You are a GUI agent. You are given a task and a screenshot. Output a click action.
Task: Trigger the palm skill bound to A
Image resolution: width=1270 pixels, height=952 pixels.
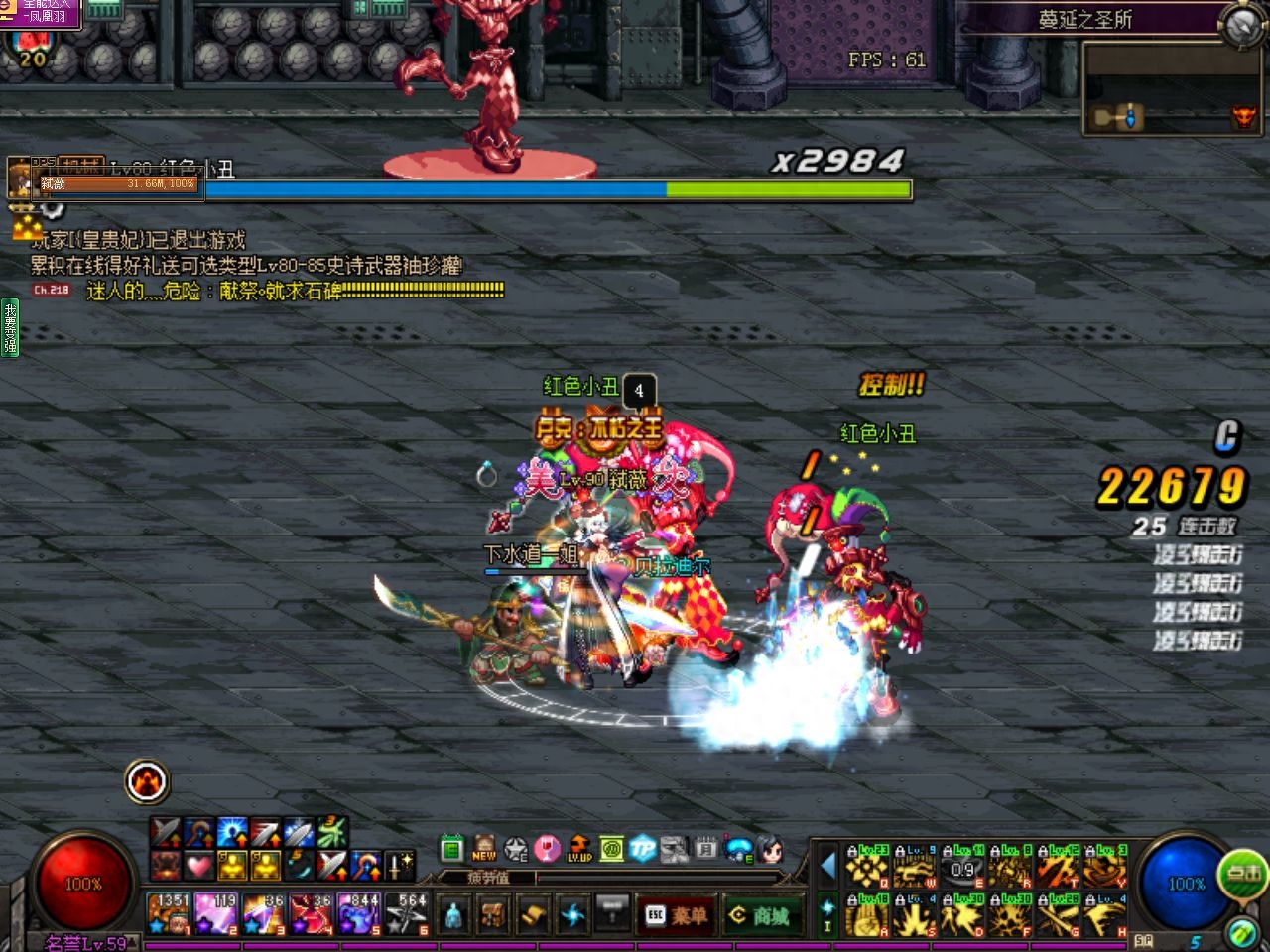coord(866,916)
